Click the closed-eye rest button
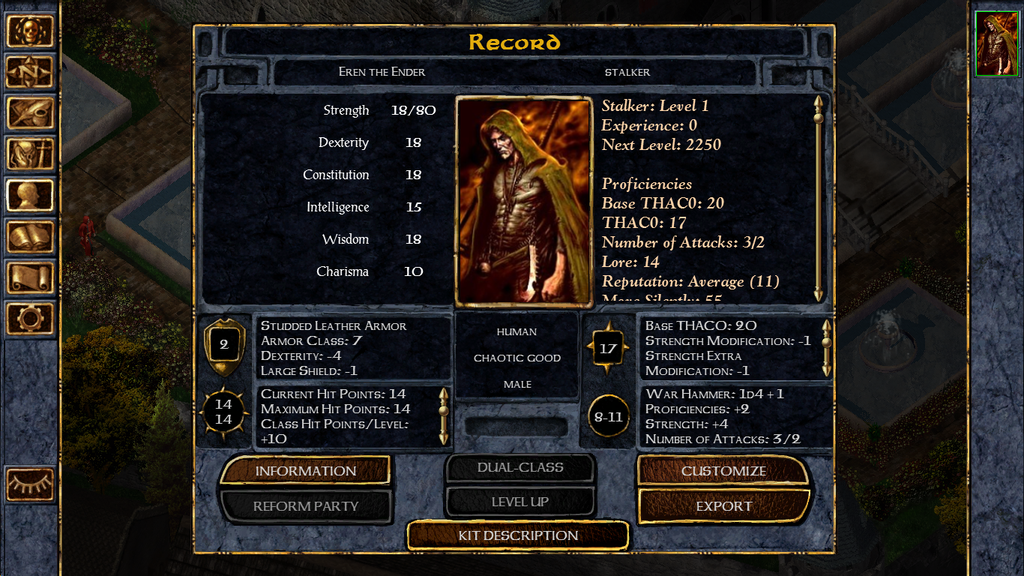 (x=30, y=484)
